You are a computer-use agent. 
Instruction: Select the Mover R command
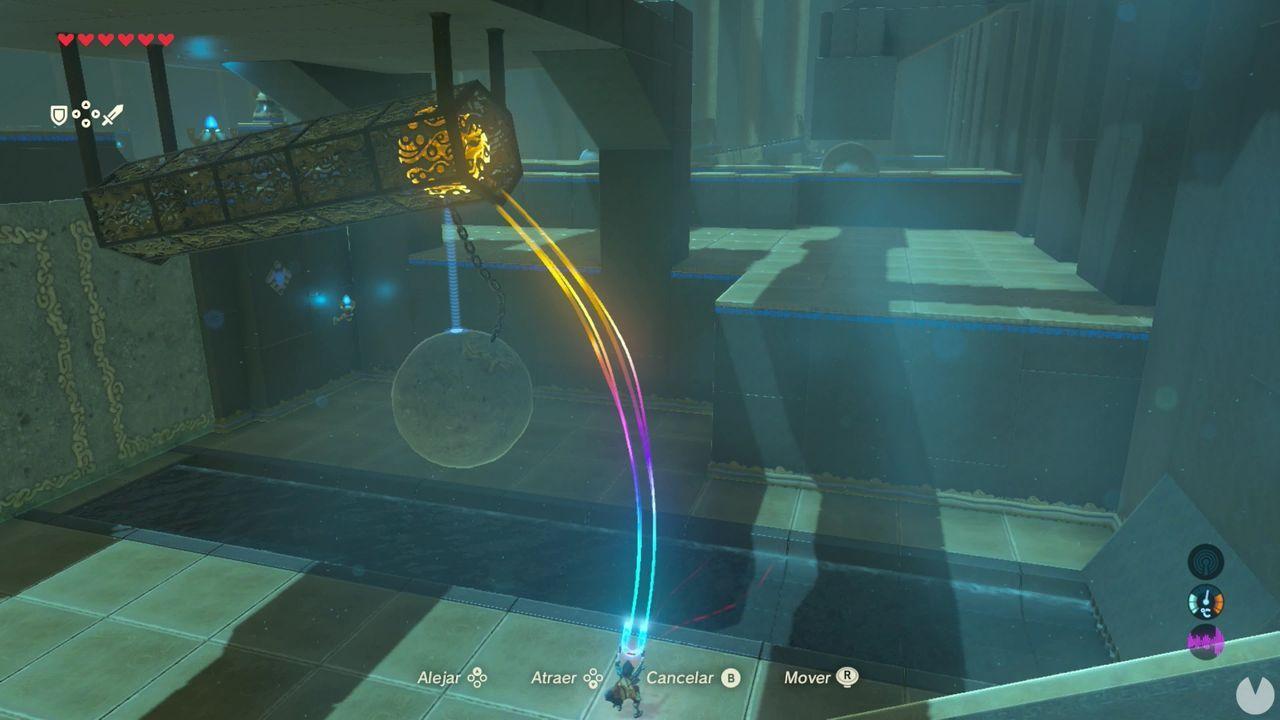click(846, 677)
